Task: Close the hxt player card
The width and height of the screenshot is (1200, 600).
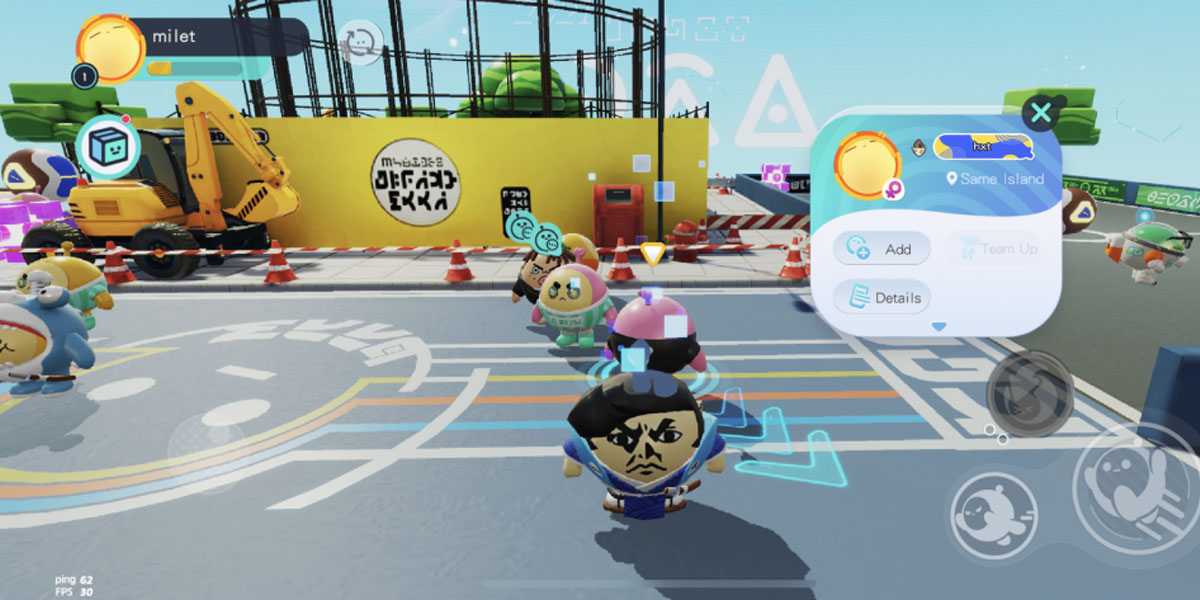Action: 1041,112
